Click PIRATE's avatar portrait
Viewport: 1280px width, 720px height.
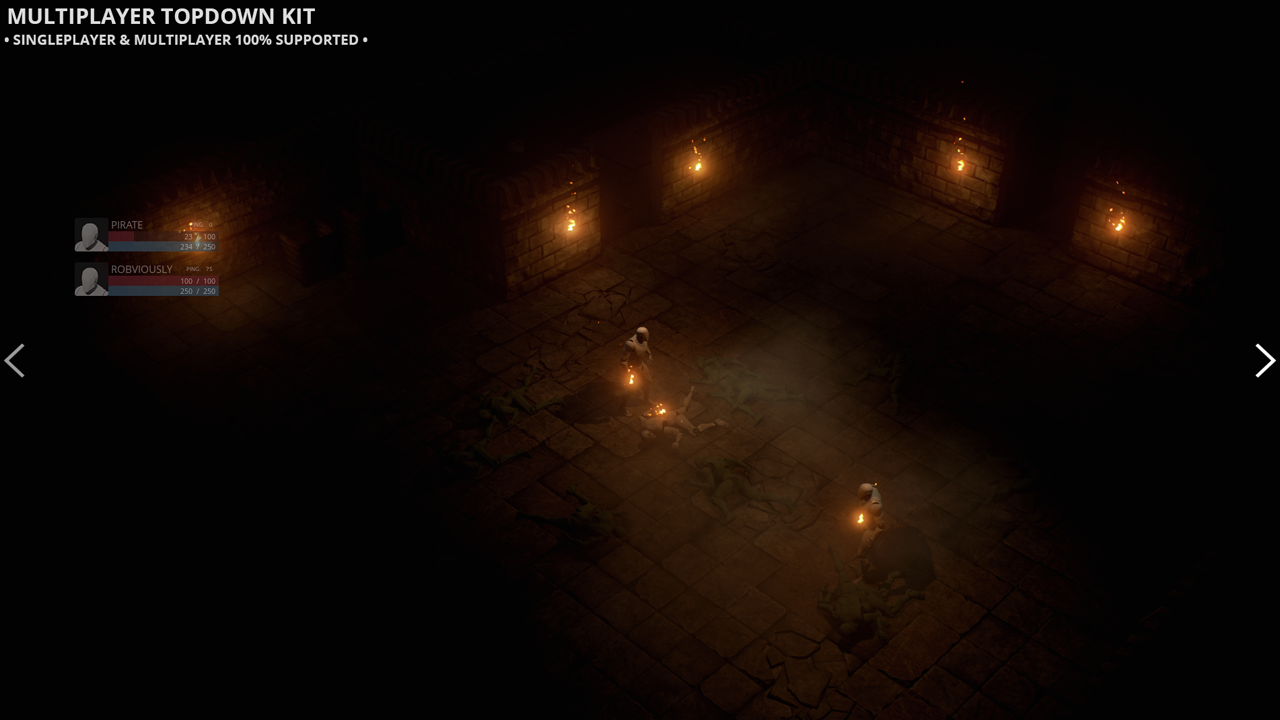pos(92,234)
